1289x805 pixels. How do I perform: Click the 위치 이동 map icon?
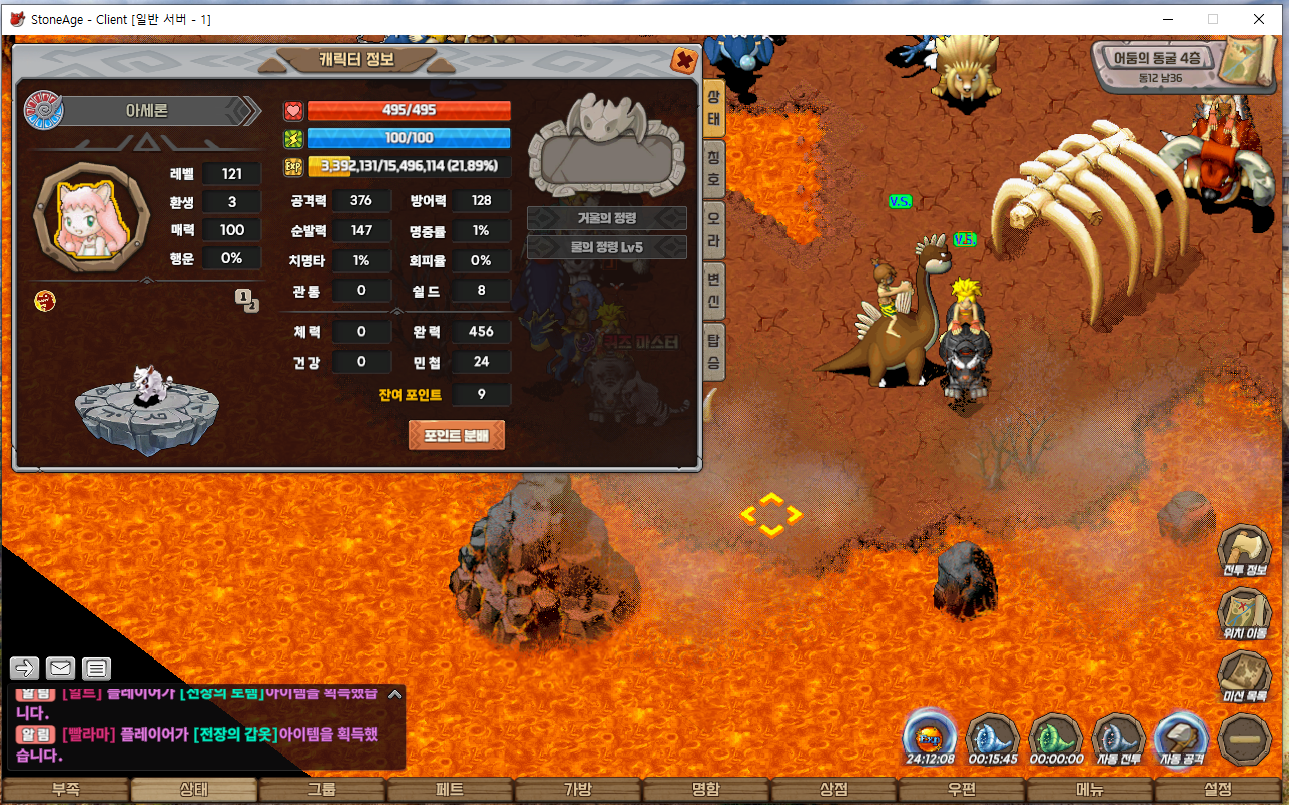point(1244,613)
